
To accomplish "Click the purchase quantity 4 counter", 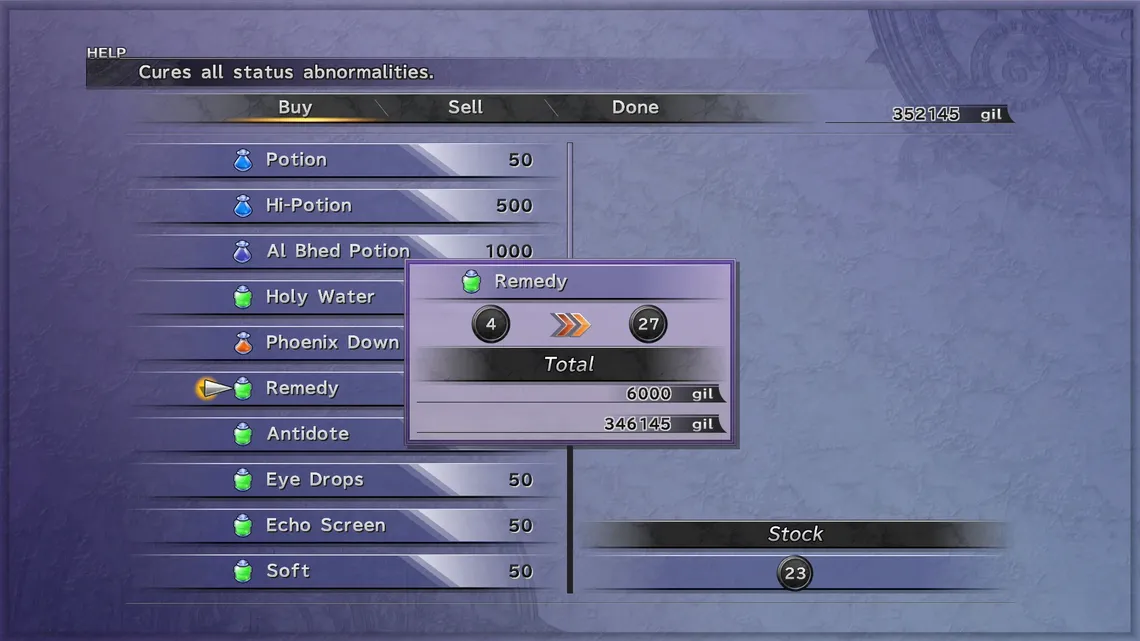I will [490, 324].
